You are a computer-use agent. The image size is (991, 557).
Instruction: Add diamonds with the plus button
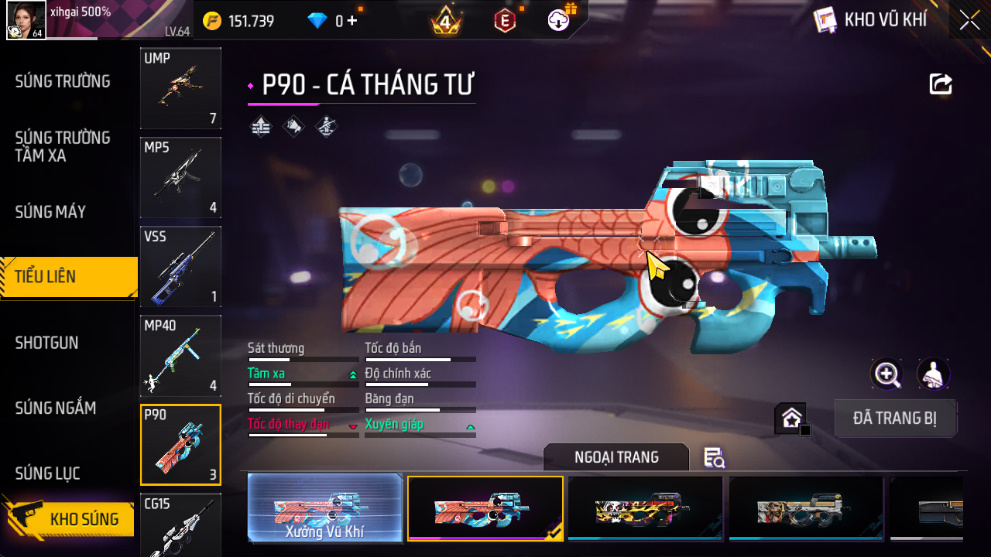point(352,21)
